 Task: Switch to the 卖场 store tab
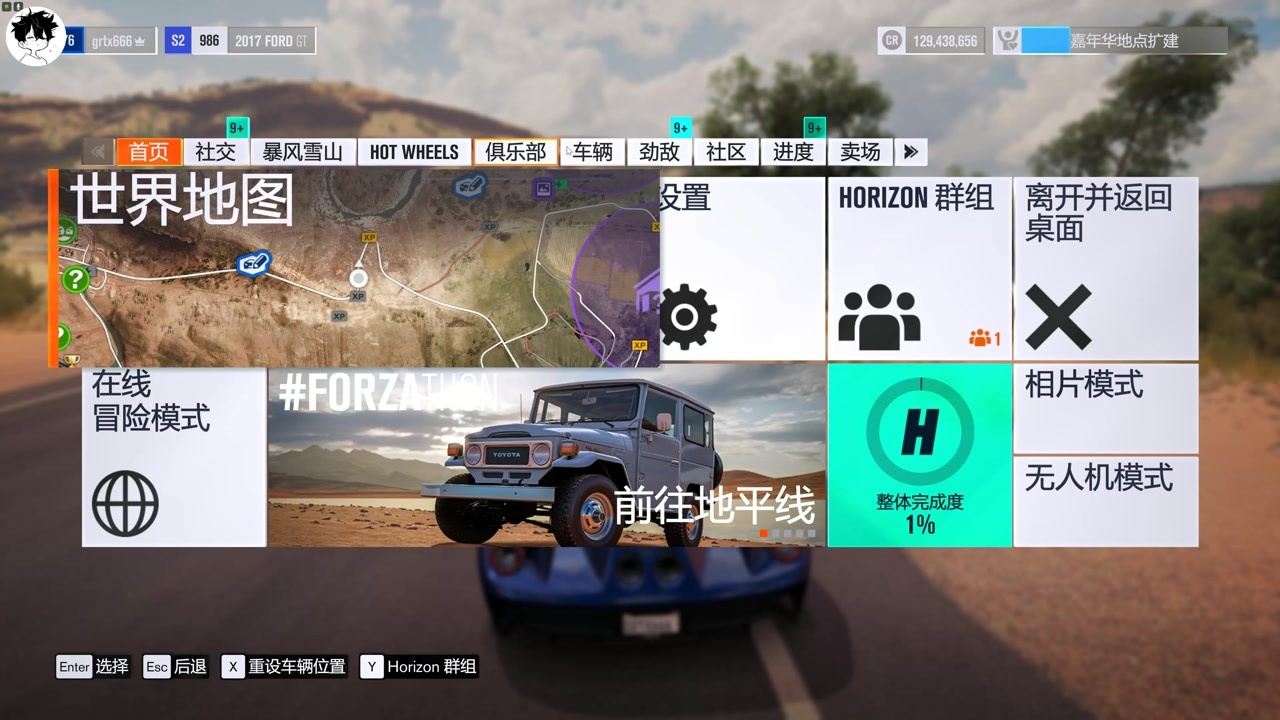click(x=860, y=152)
